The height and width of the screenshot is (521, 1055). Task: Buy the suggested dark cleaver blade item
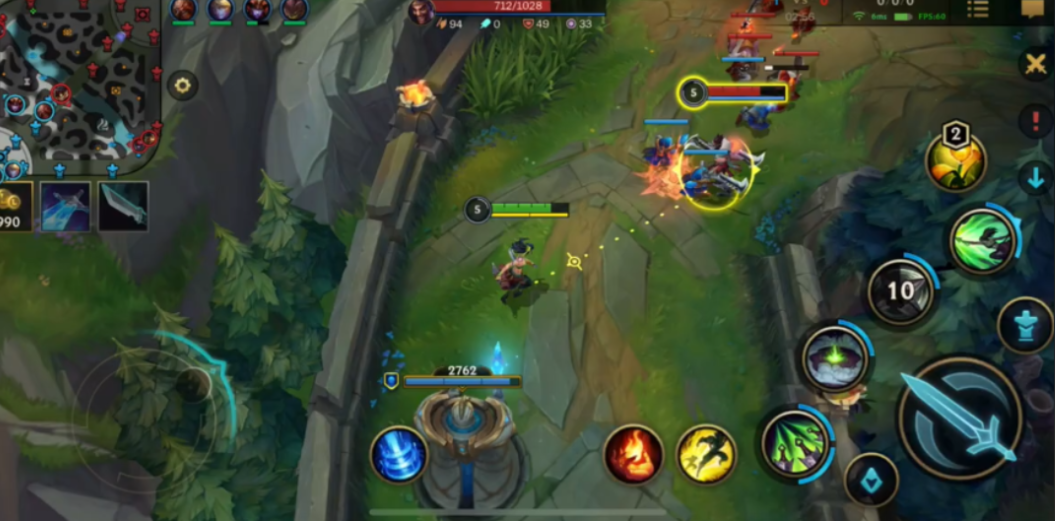coord(123,206)
